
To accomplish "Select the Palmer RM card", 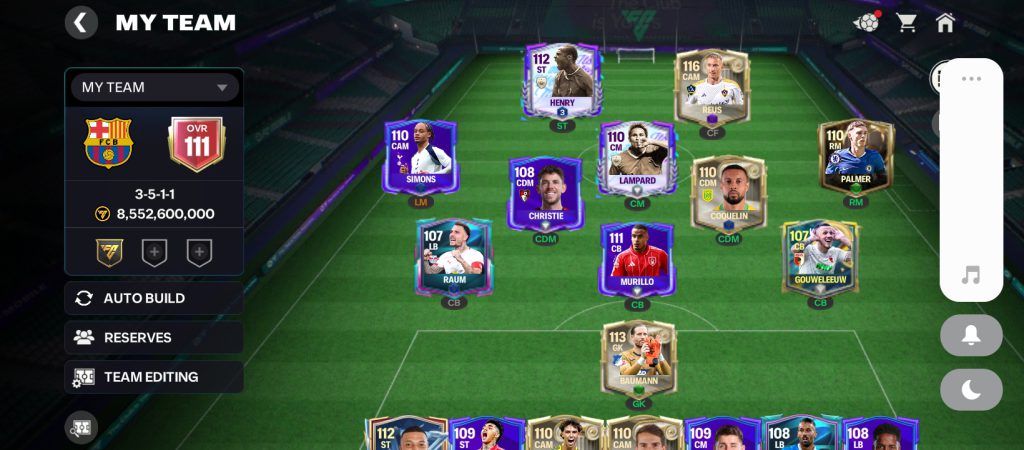I will tap(855, 156).
